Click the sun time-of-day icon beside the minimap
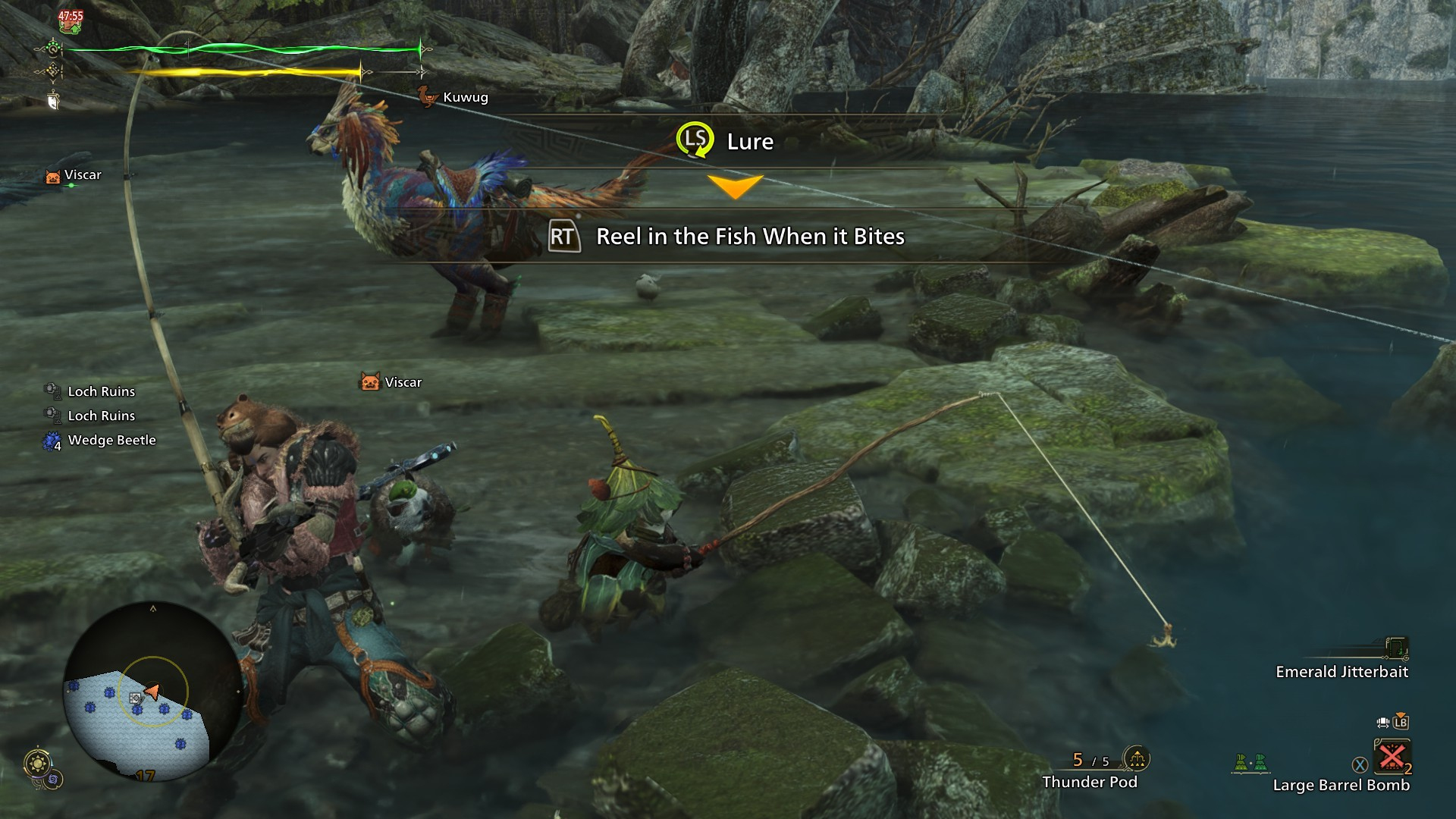 pyautogui.click(x=37, y=763)
